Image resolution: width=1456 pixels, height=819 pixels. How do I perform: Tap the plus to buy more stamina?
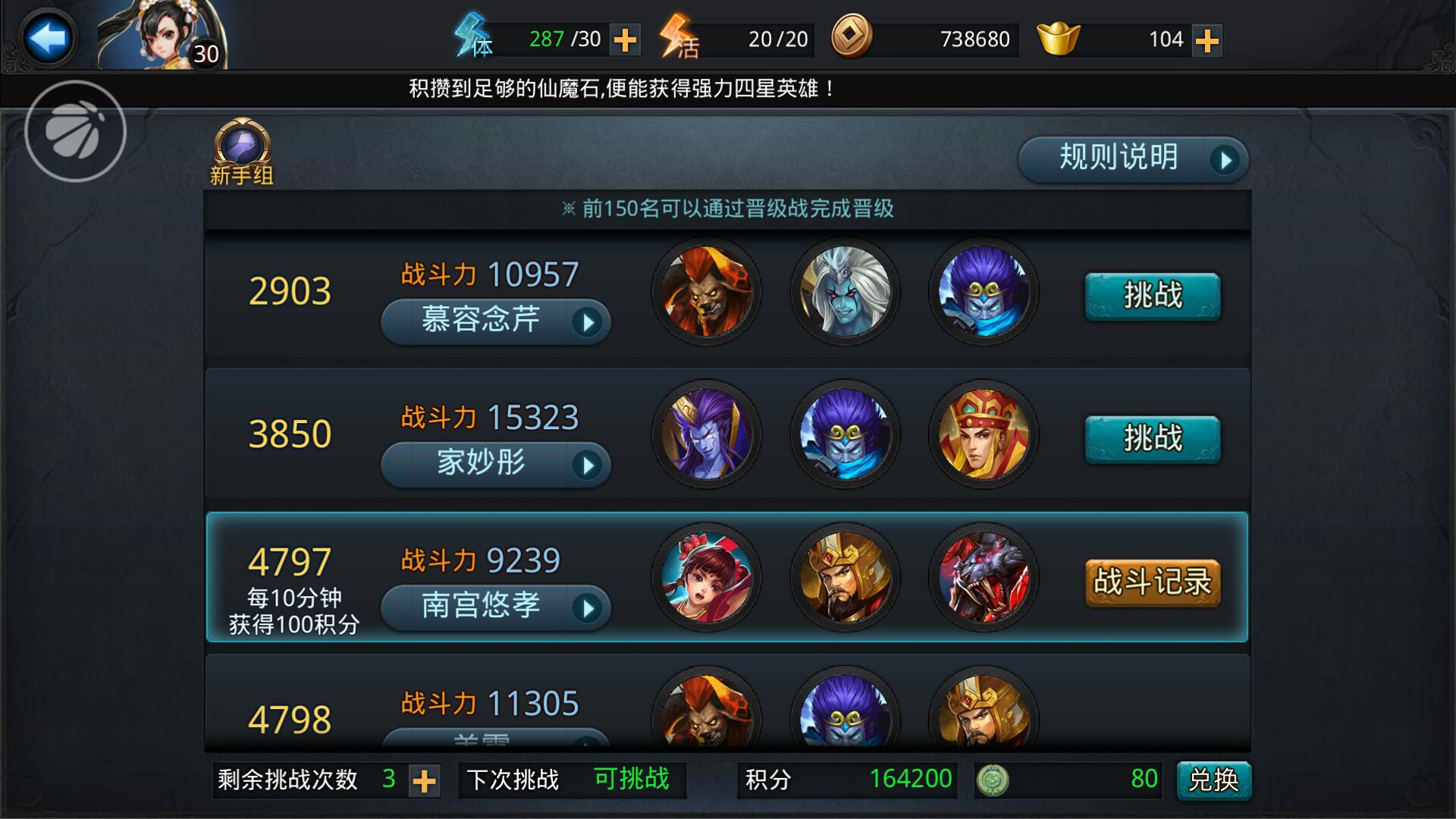click(x=626, y=38)
